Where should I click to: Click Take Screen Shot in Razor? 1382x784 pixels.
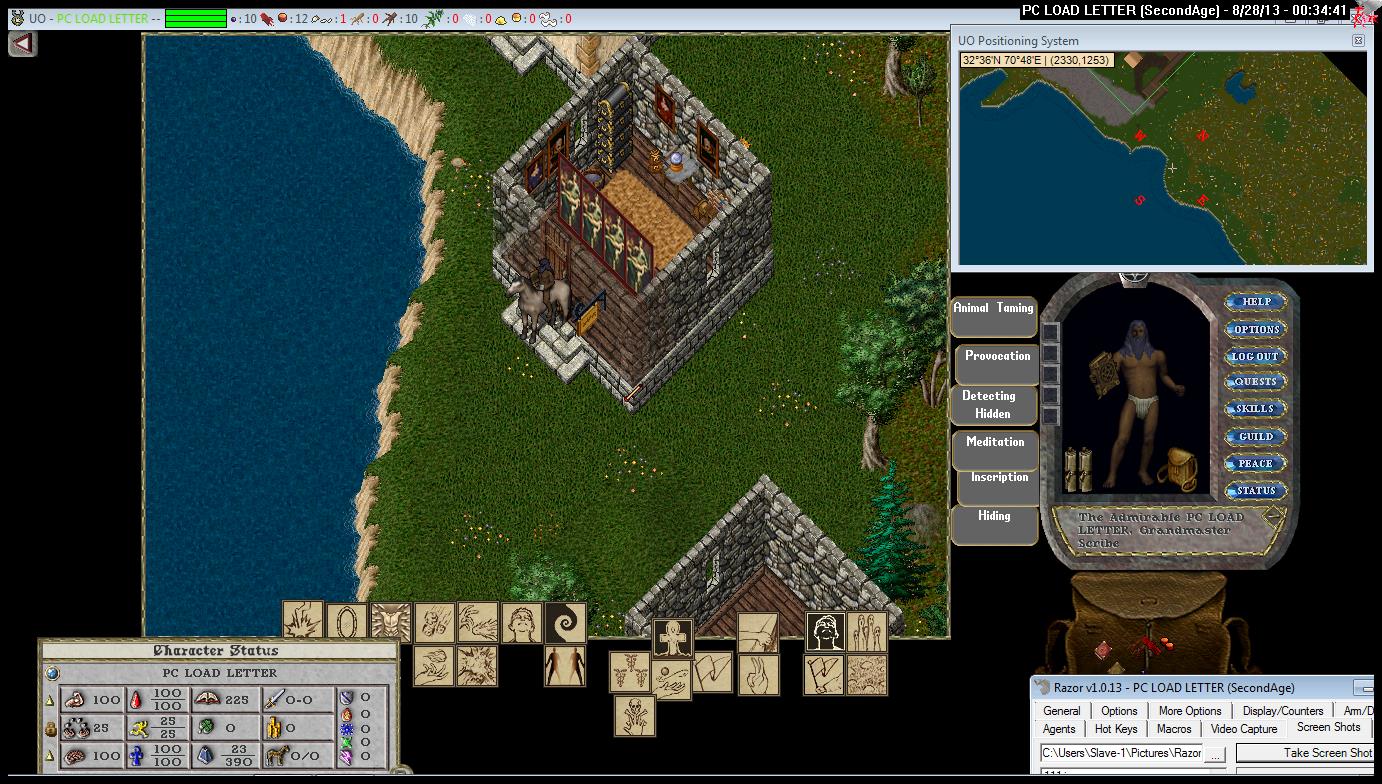tap(1327, 753)
